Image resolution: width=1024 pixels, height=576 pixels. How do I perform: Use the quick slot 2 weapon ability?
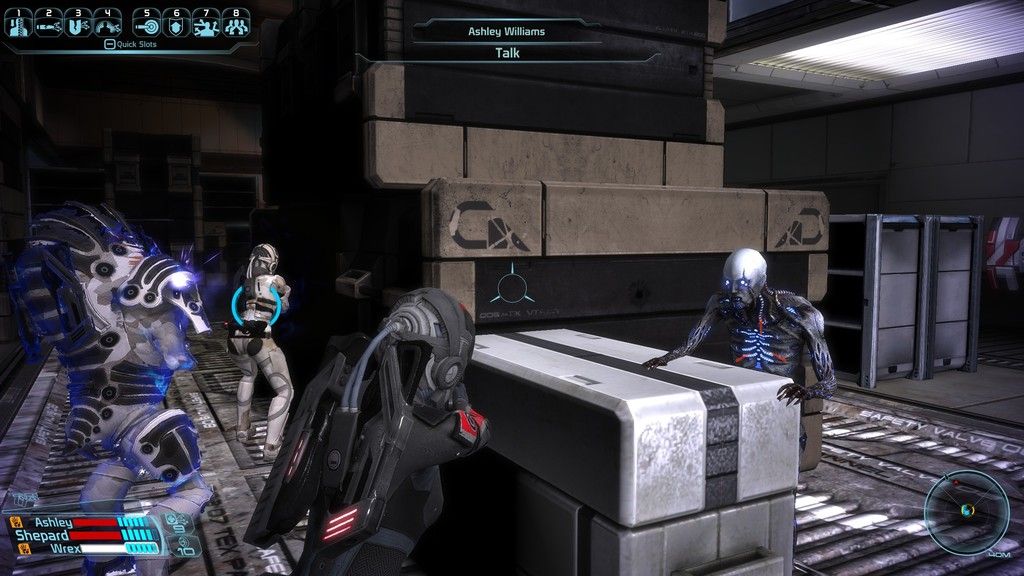47,24
